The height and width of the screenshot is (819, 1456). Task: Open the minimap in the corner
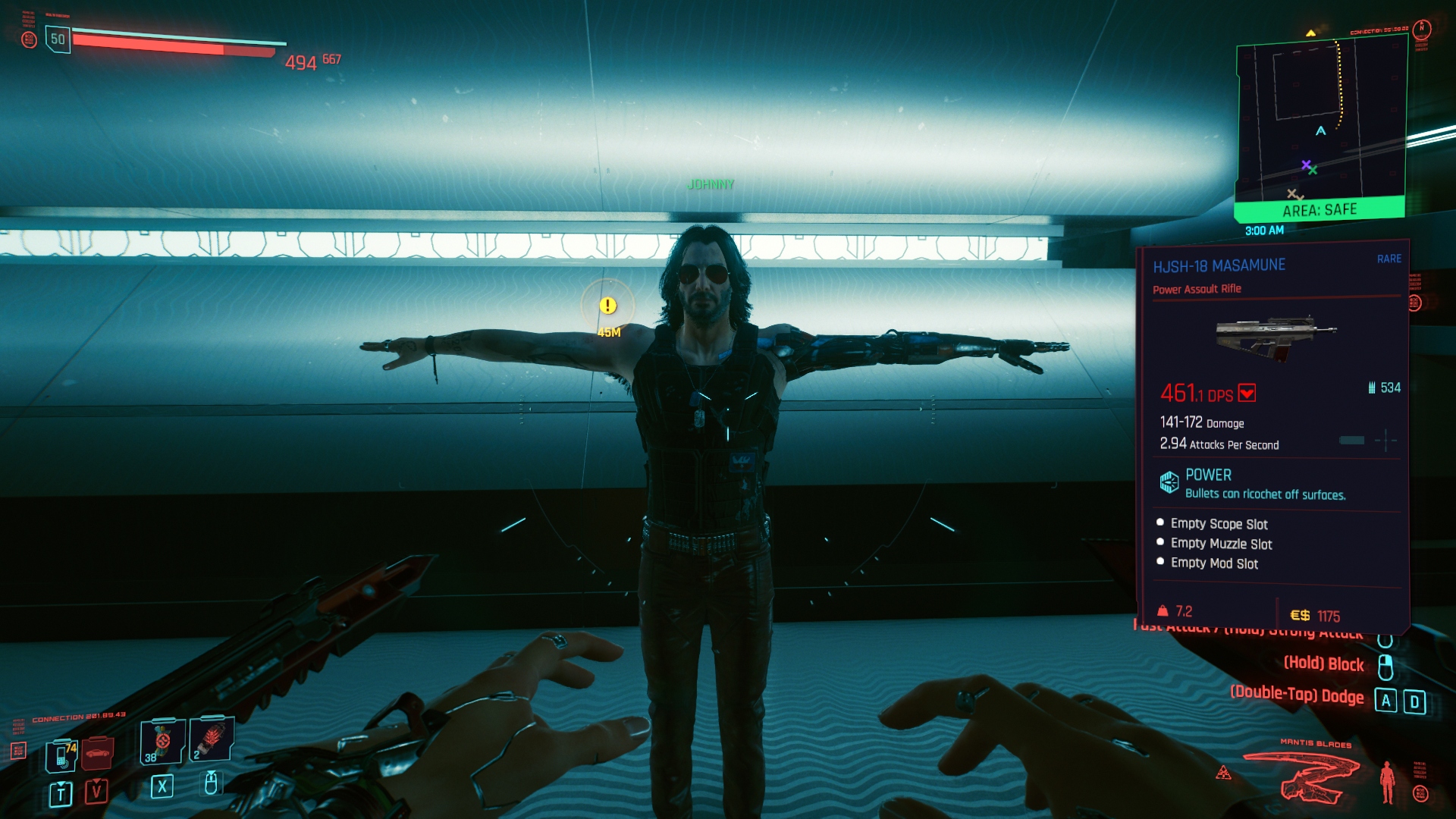(1321, 121)
